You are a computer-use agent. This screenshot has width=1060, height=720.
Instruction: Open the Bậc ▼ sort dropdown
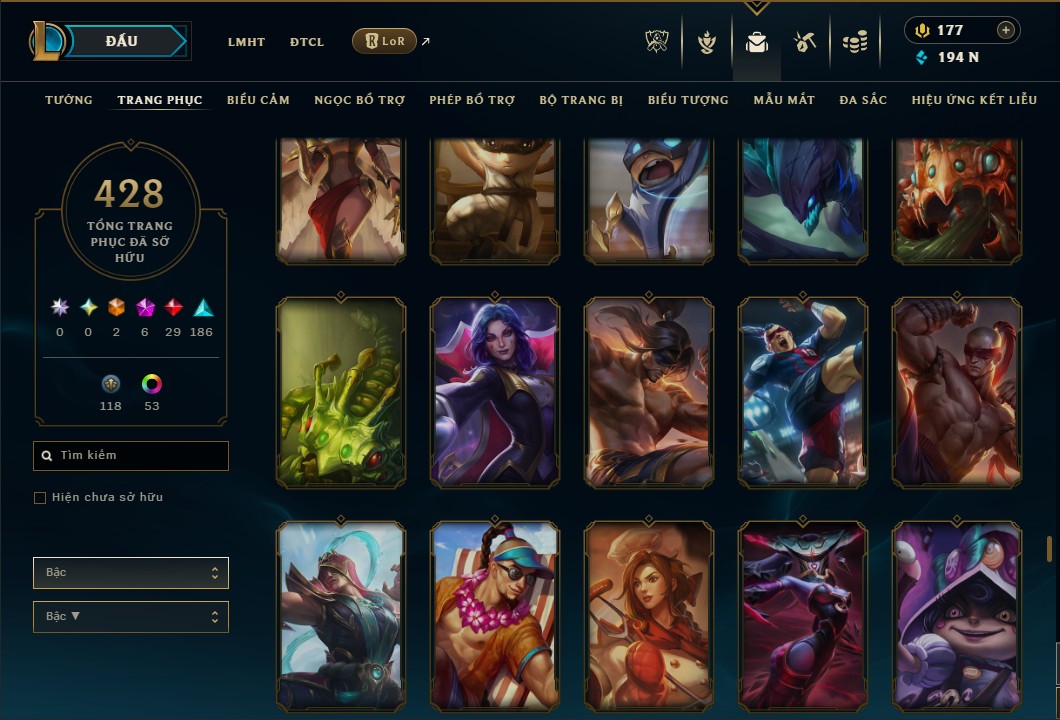coord(131,617)
